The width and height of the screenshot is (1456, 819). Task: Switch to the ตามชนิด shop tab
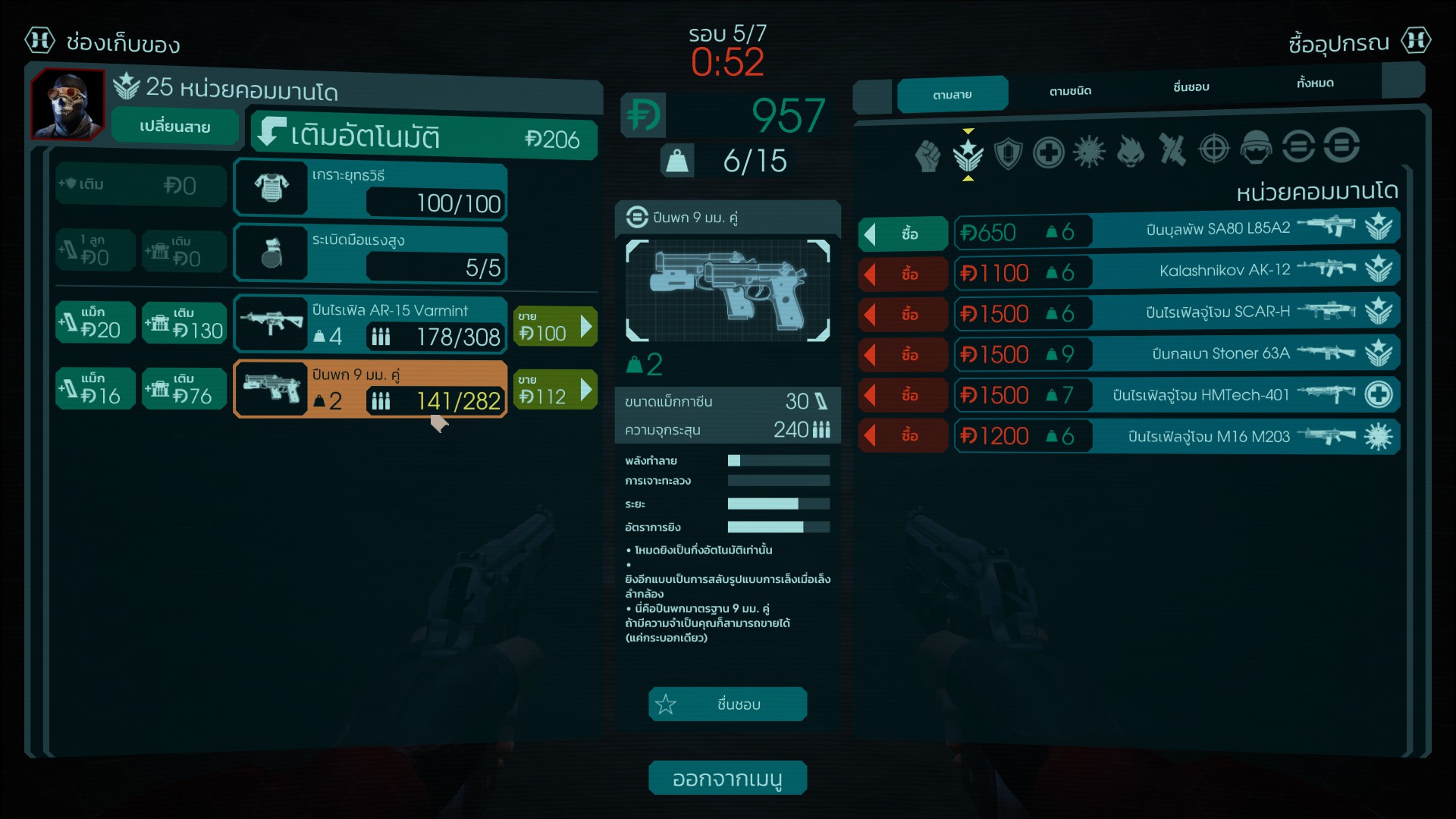[1070, 91]
